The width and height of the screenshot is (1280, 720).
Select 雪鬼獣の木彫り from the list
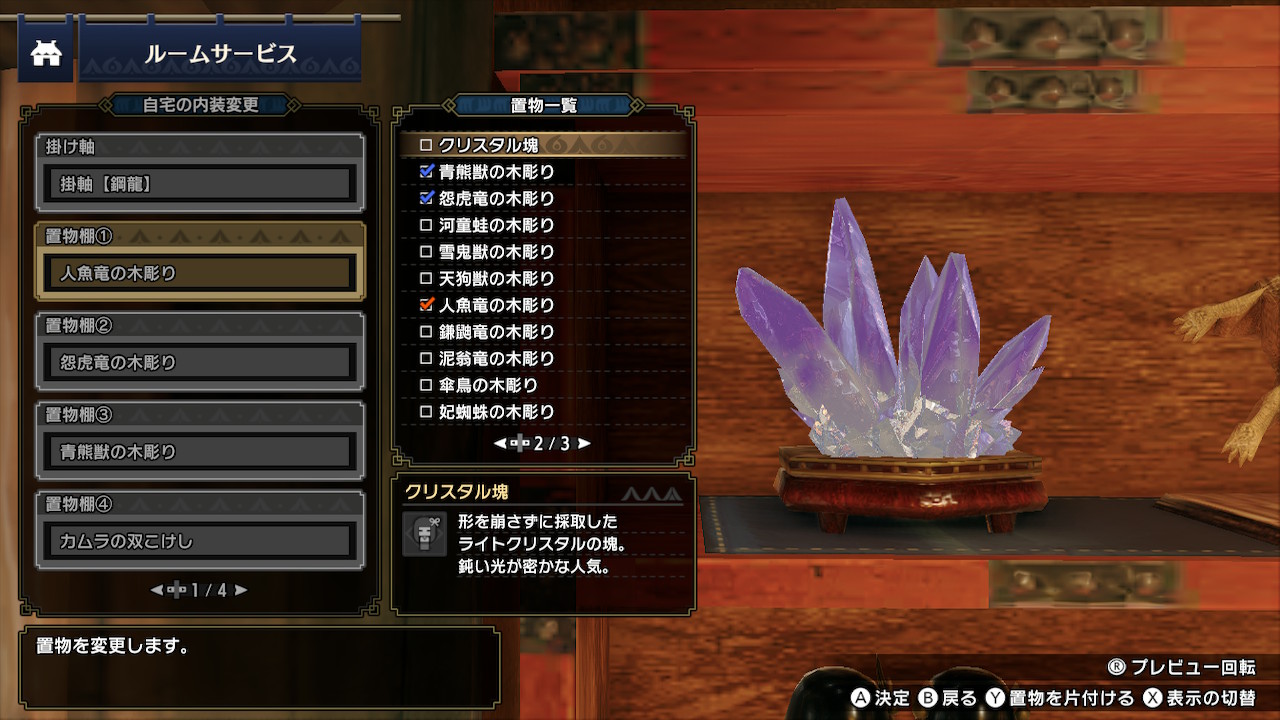496,252
